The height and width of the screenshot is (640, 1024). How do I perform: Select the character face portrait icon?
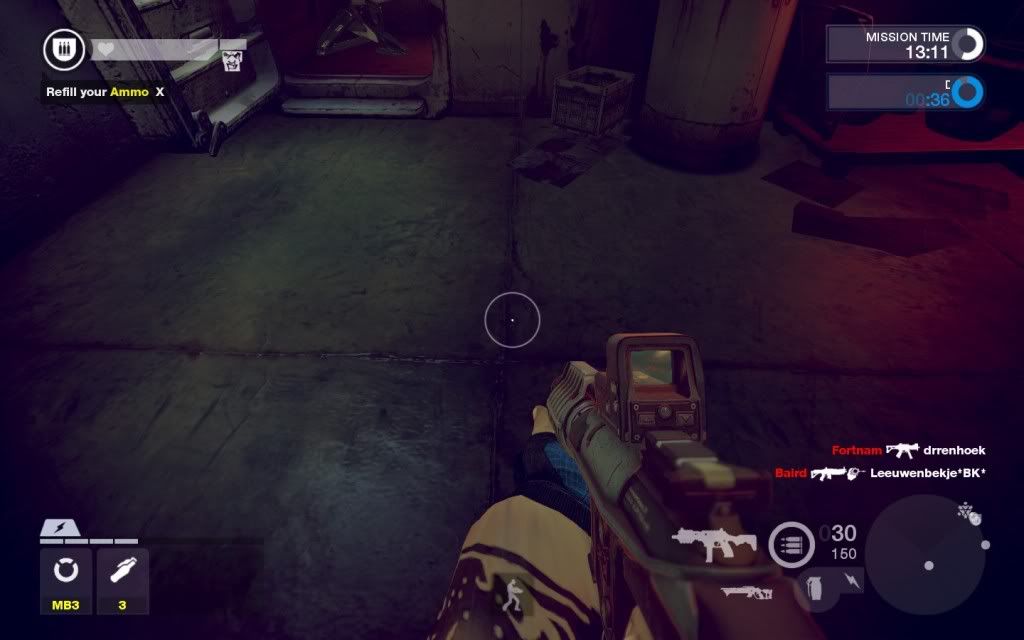click(232, 60)
